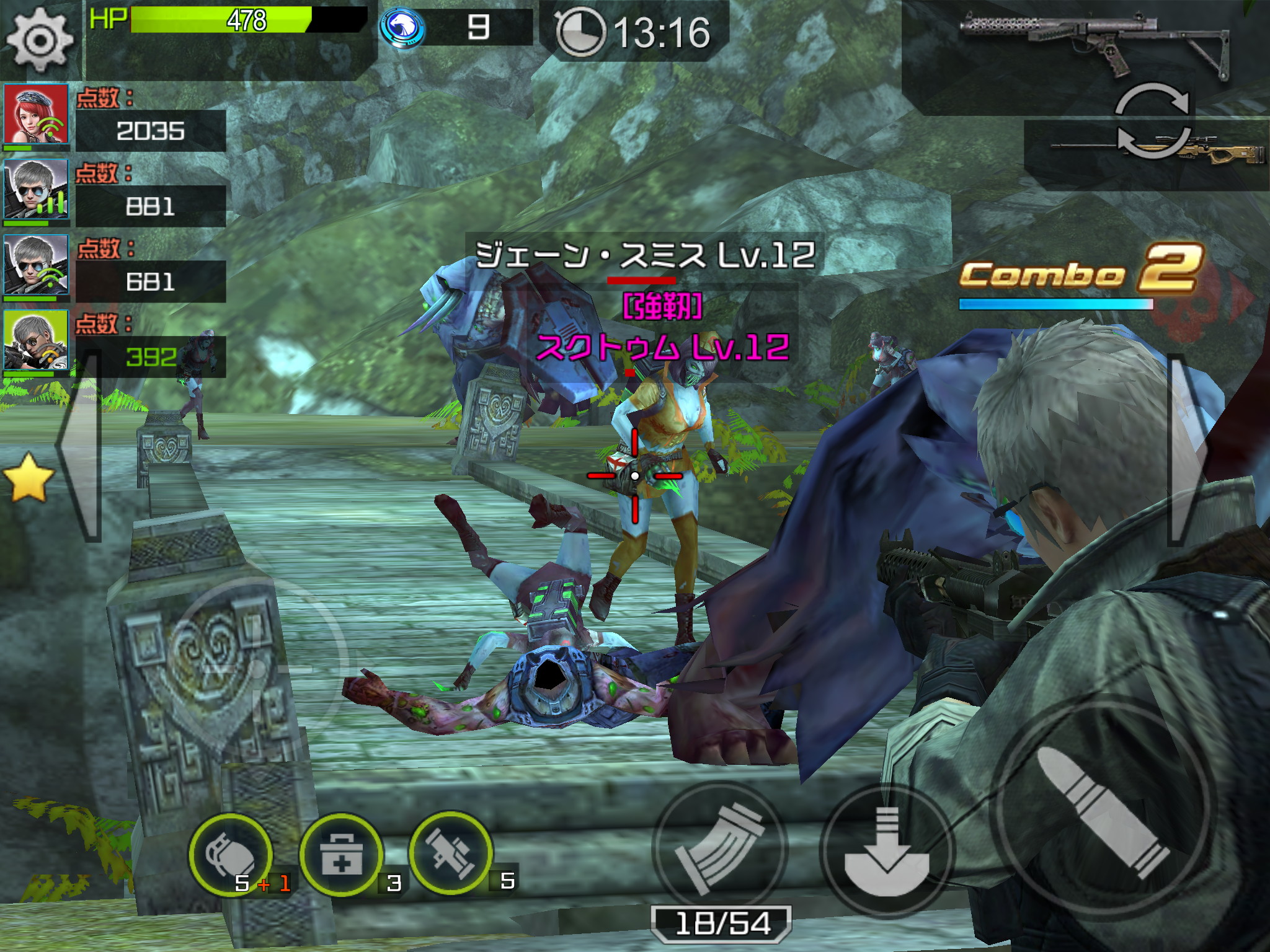
Task: Select the red-haired teammate portrait
Action: (x=36, y=116)
